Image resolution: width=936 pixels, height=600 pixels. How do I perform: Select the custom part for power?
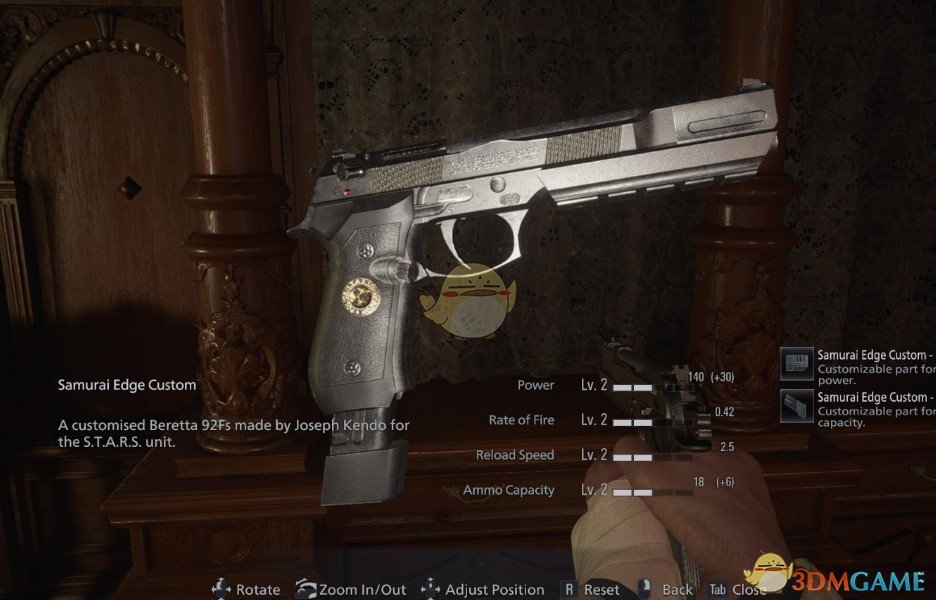tap(858, 367)
